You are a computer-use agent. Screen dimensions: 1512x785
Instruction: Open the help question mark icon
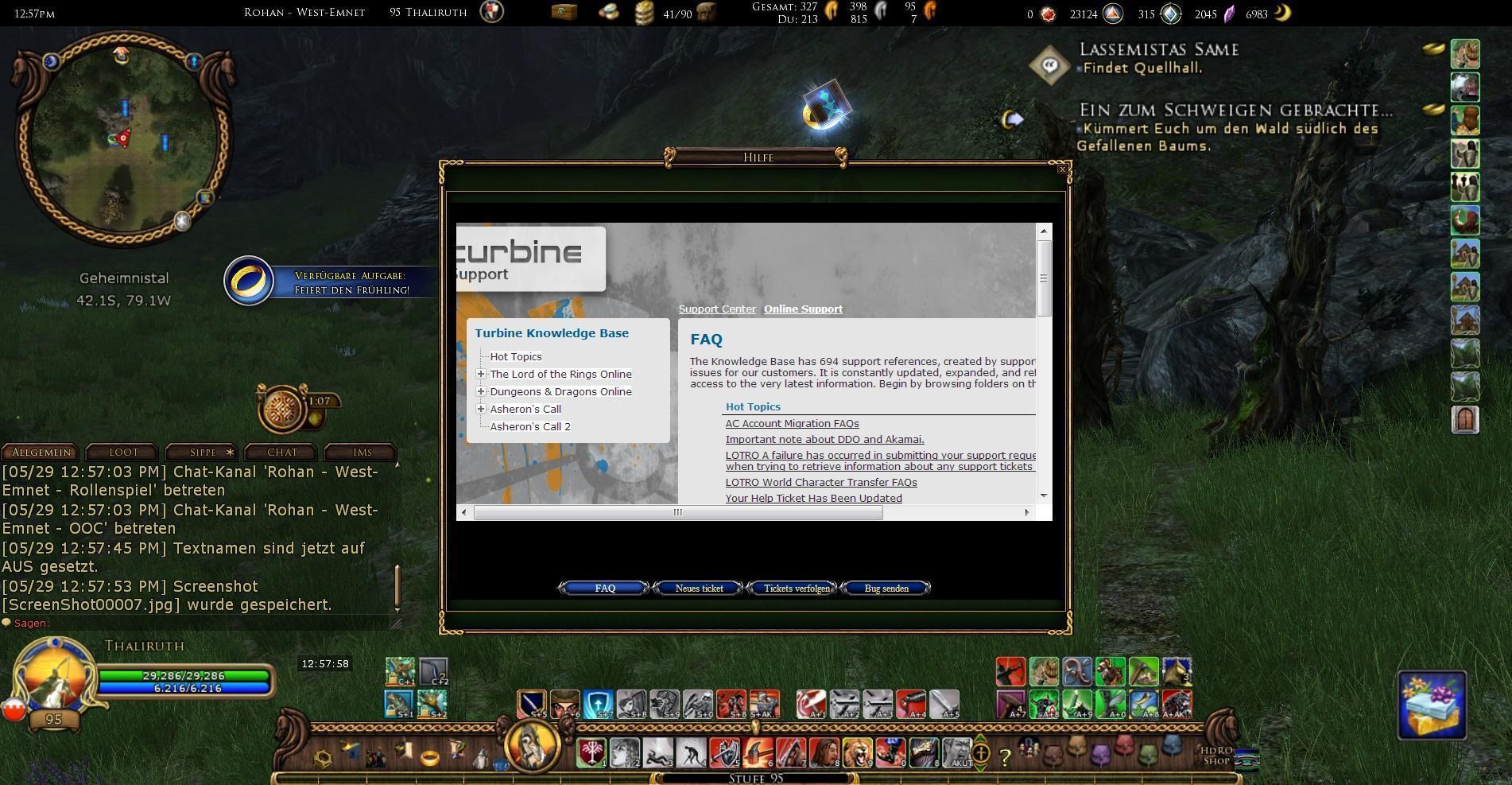click(1004, 756)
